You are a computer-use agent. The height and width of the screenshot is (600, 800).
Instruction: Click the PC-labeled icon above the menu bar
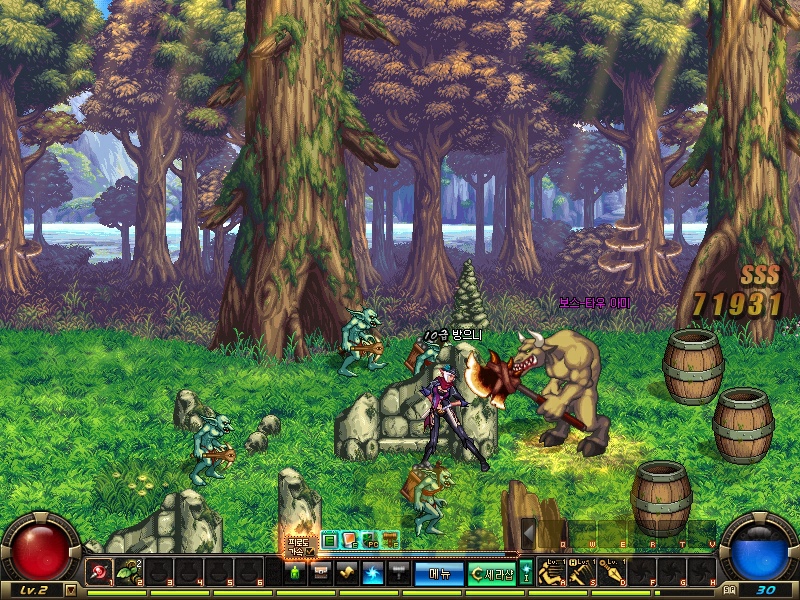pyautogui.click(x=368, y=540)
